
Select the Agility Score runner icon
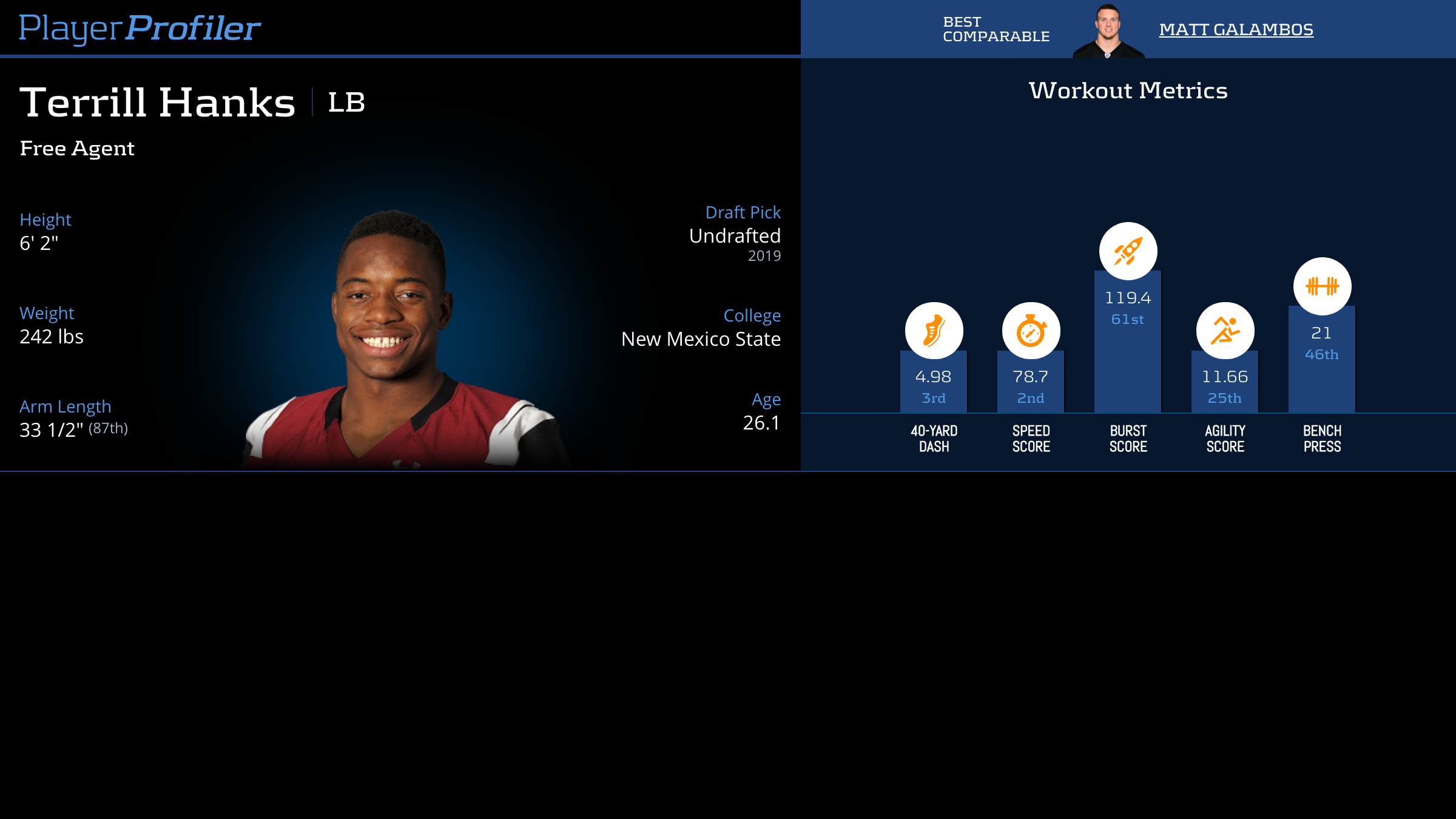pyautogui.click(x=1225, y=331)
